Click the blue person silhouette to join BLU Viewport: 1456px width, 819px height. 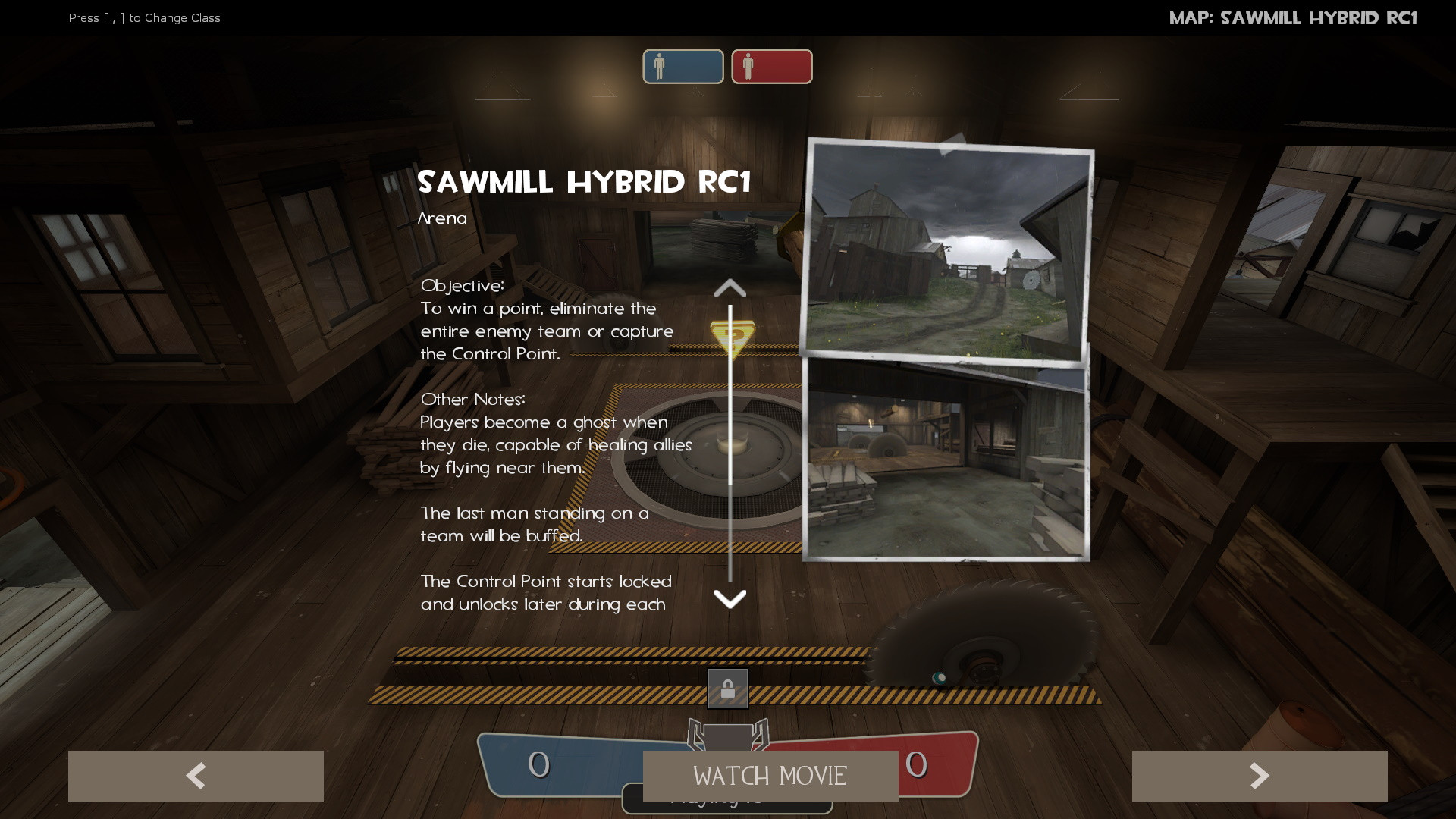tap(661, 66)
